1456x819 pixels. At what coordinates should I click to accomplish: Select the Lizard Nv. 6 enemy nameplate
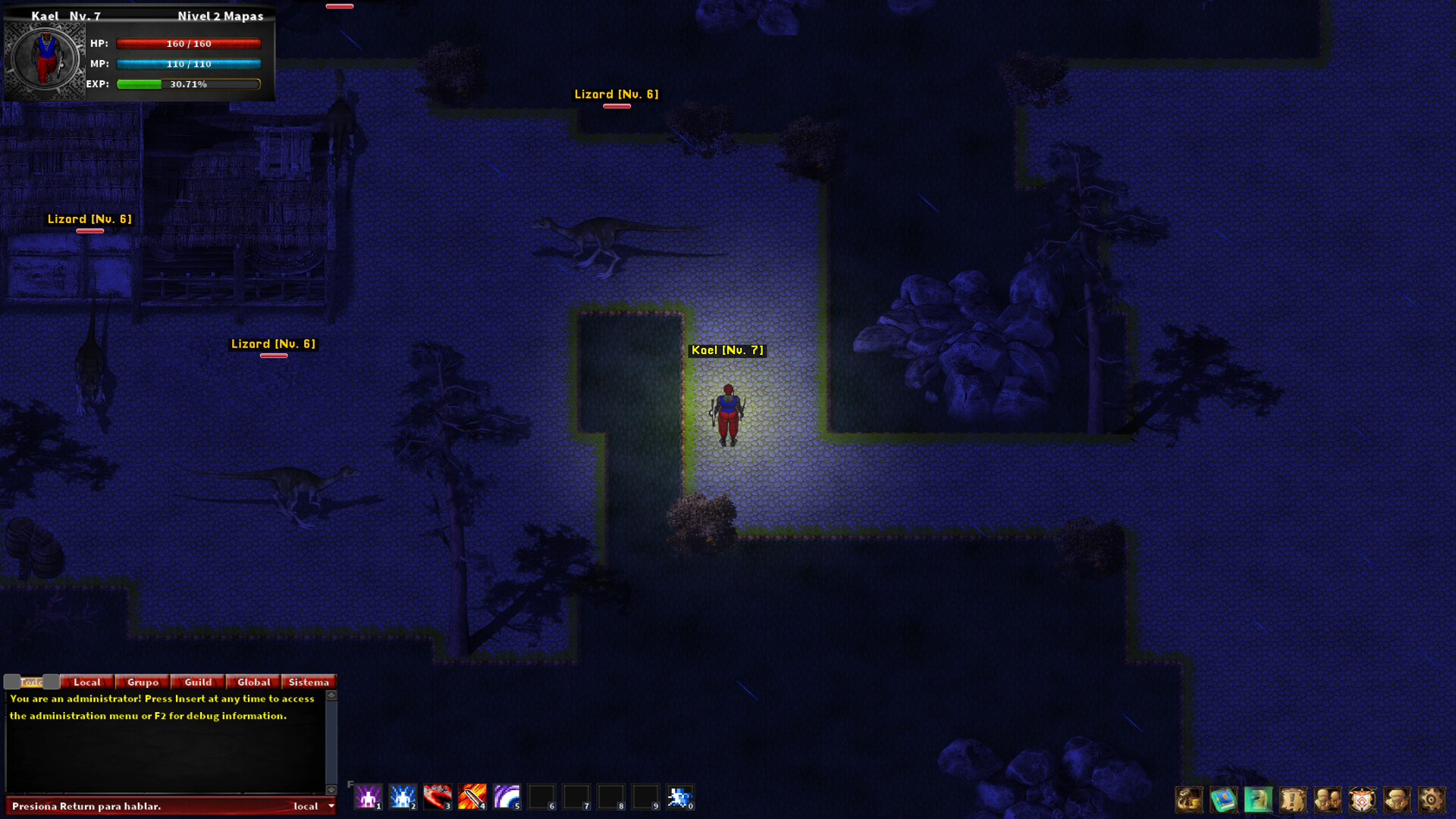(616, 94)
